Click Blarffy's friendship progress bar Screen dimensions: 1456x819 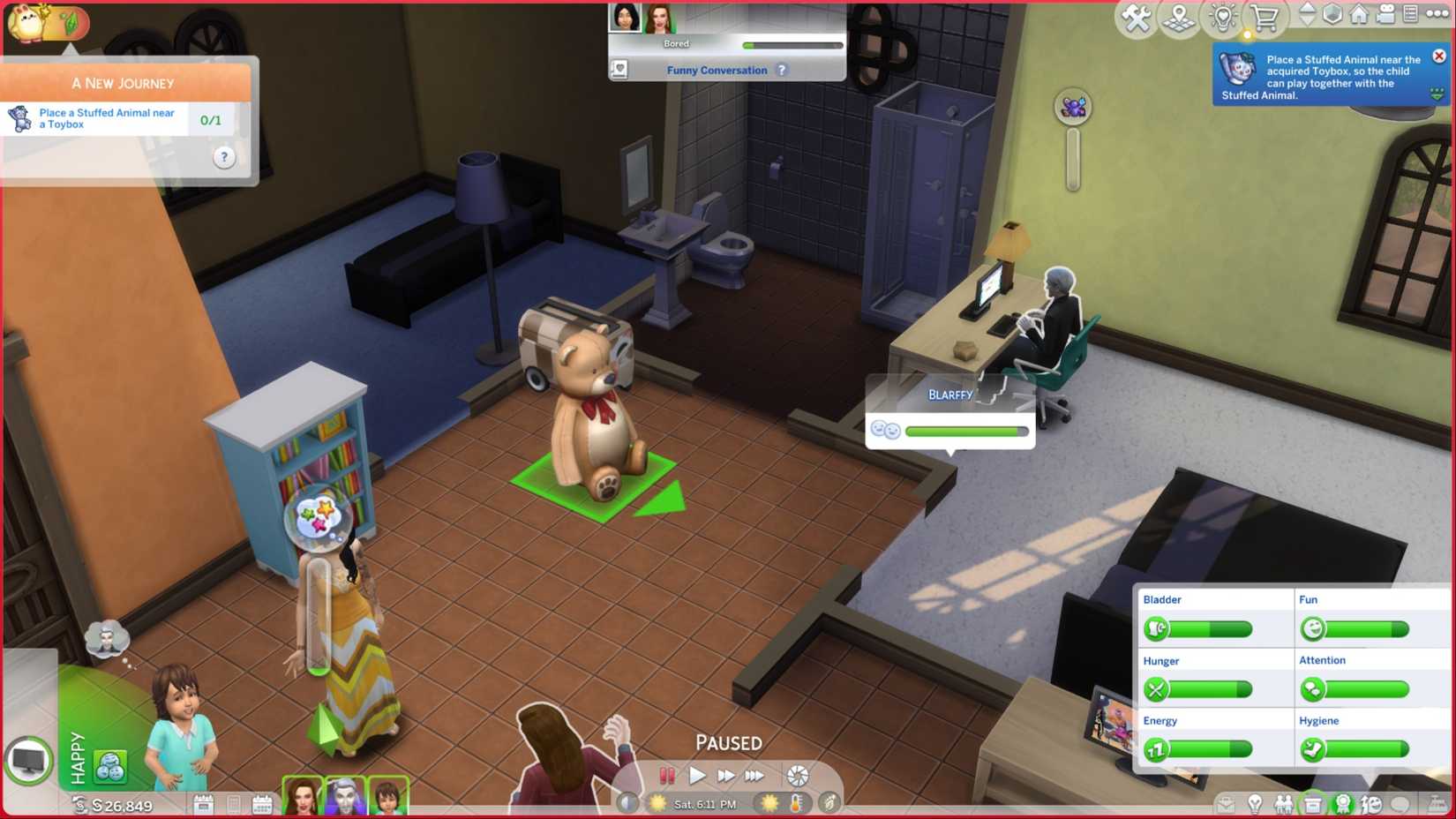coord(966,431)
